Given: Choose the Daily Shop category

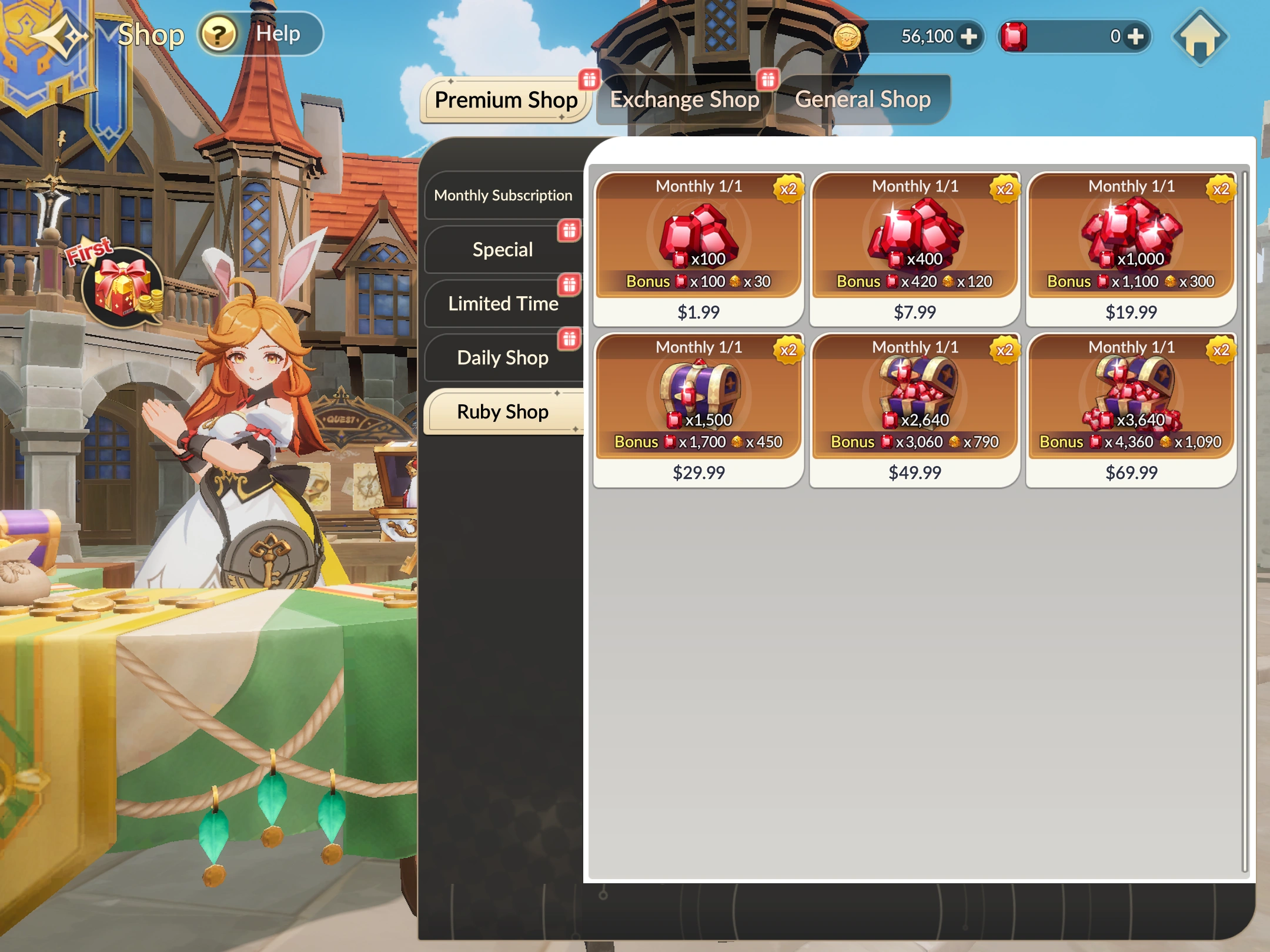Looking at the screenshot, I should [503, 358].
